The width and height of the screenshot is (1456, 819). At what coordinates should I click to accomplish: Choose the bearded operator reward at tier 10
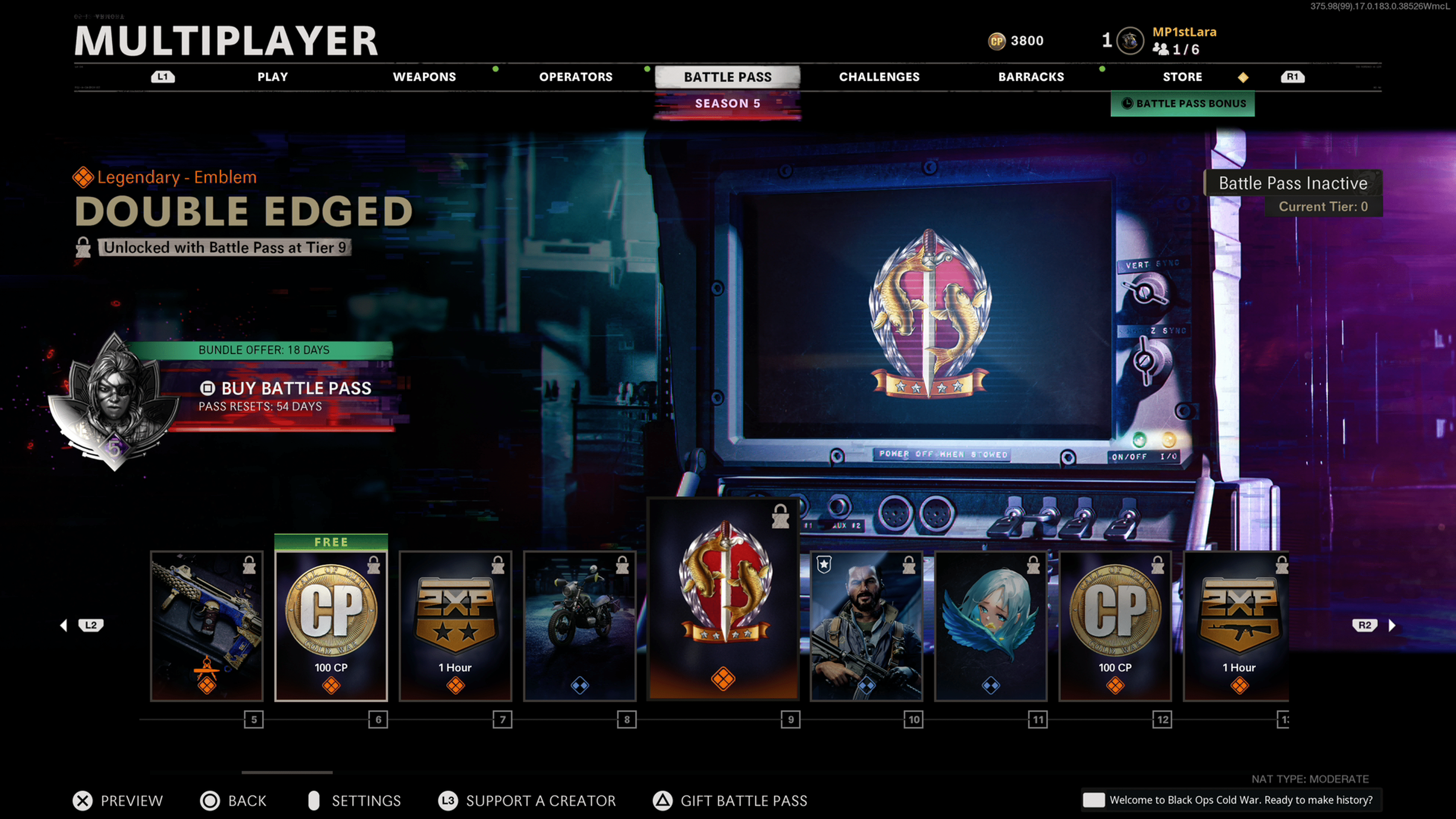tap(866, 626)
